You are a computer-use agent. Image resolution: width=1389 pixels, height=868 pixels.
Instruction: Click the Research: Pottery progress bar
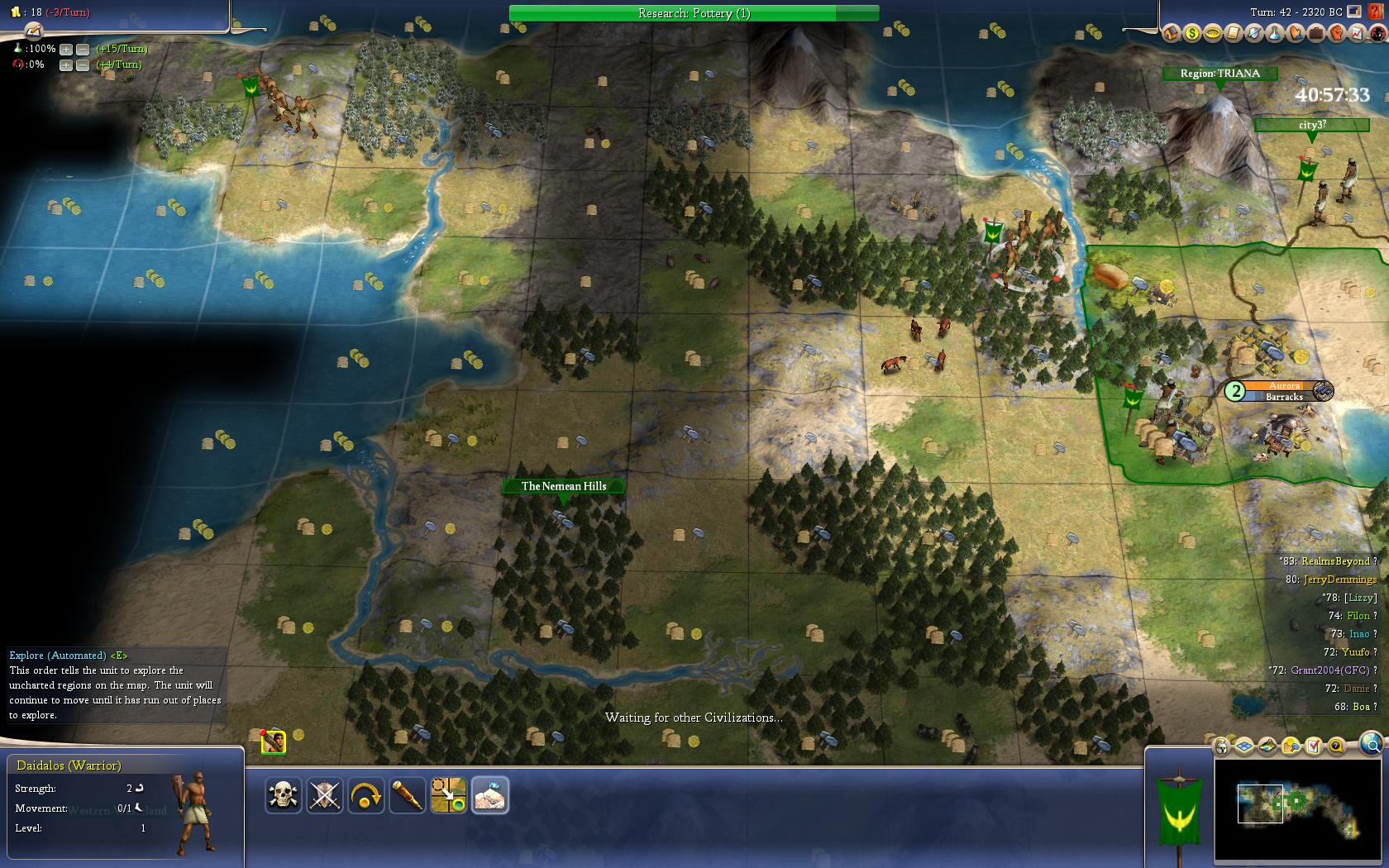694,13
